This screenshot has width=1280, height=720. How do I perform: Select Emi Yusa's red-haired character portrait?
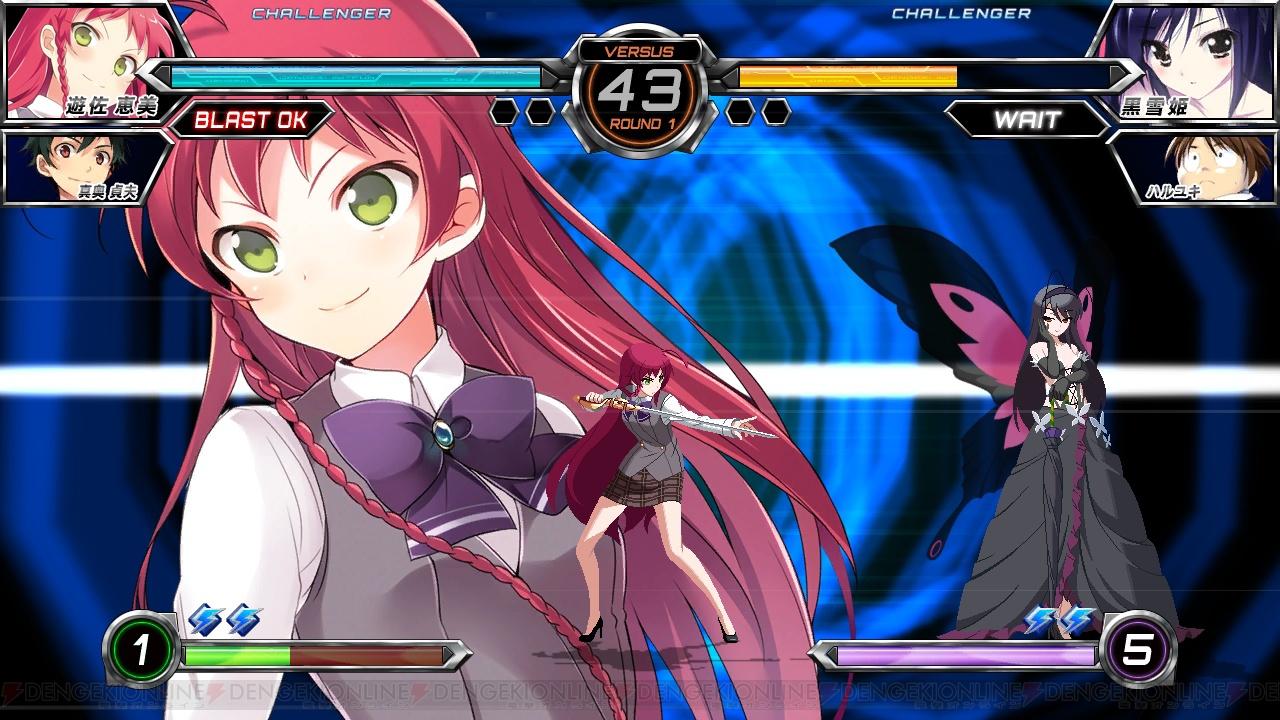pyautogui.click(x=85, y=58)
